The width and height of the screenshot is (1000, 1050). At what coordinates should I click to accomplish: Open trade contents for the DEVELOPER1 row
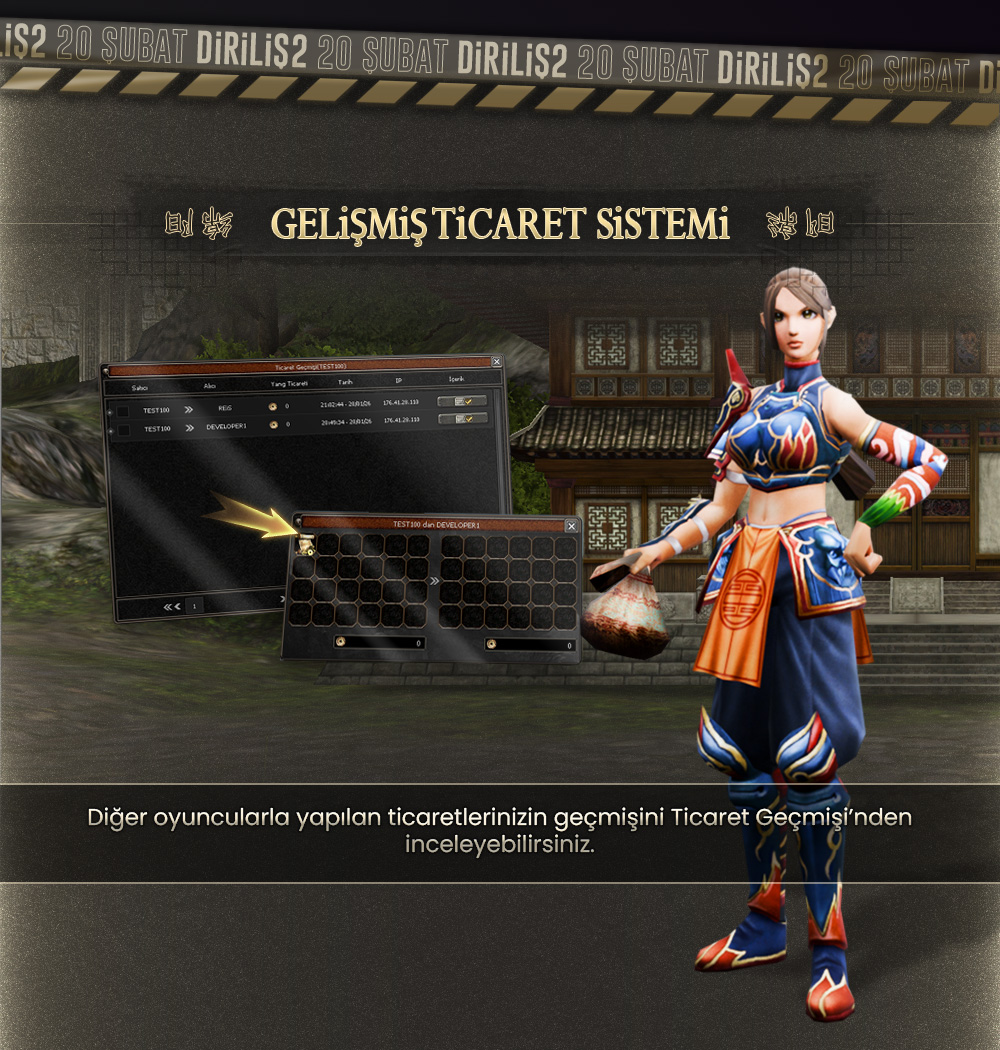[463, 419]
